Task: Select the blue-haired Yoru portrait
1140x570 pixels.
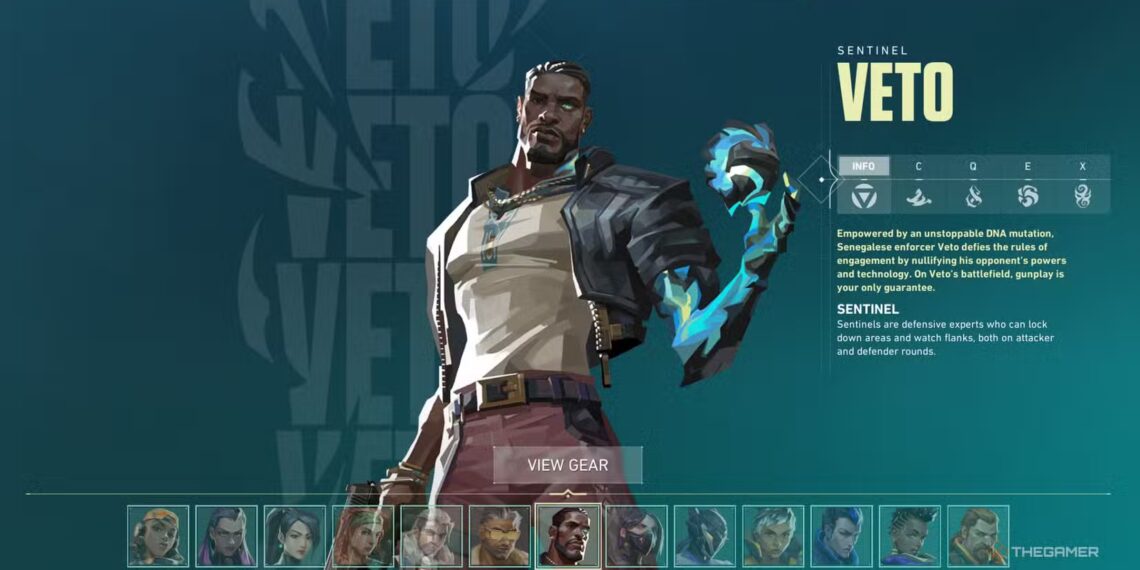Action: pos(841,536)
